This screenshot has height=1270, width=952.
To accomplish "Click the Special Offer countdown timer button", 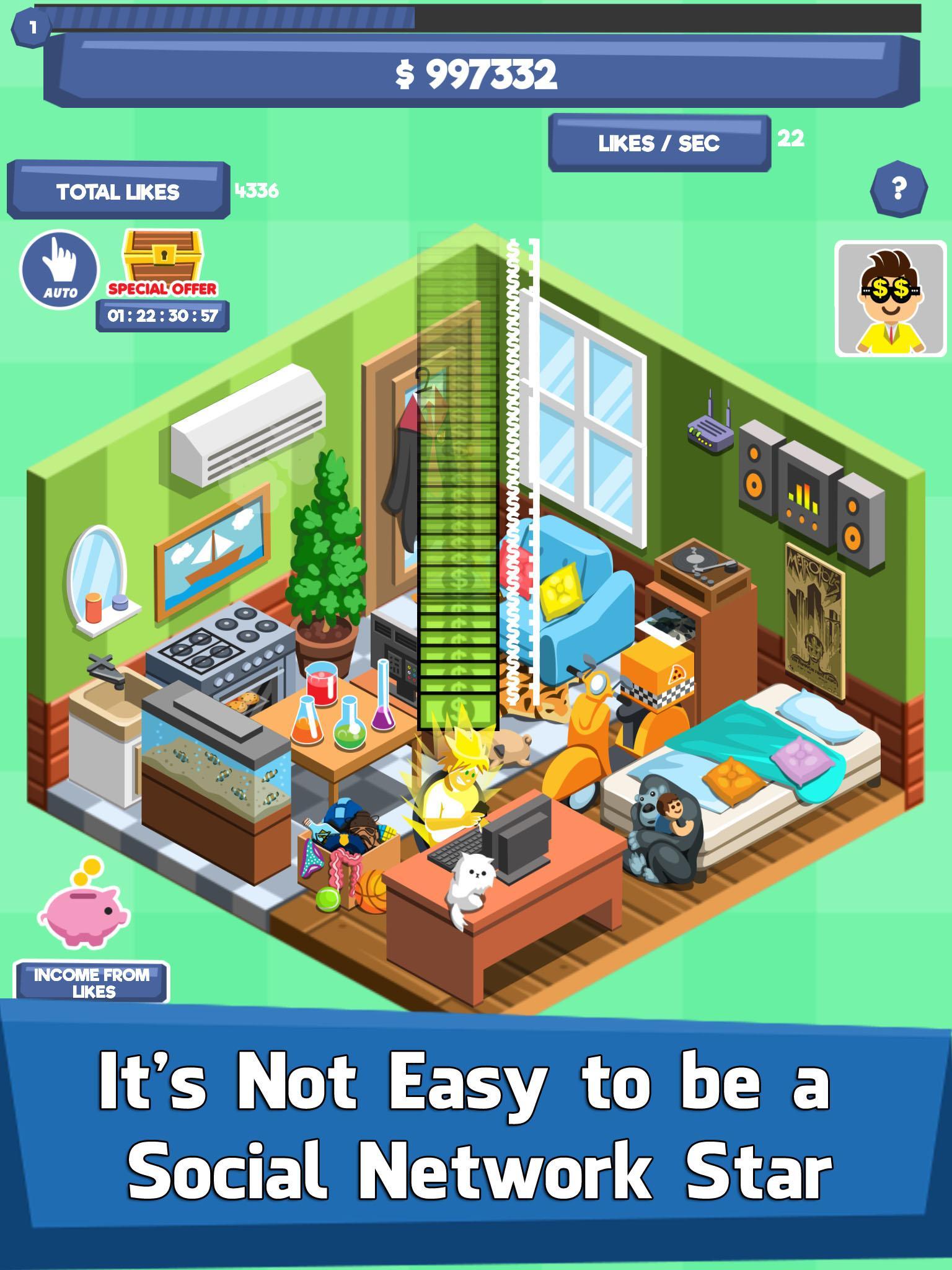I will point(162,316).
